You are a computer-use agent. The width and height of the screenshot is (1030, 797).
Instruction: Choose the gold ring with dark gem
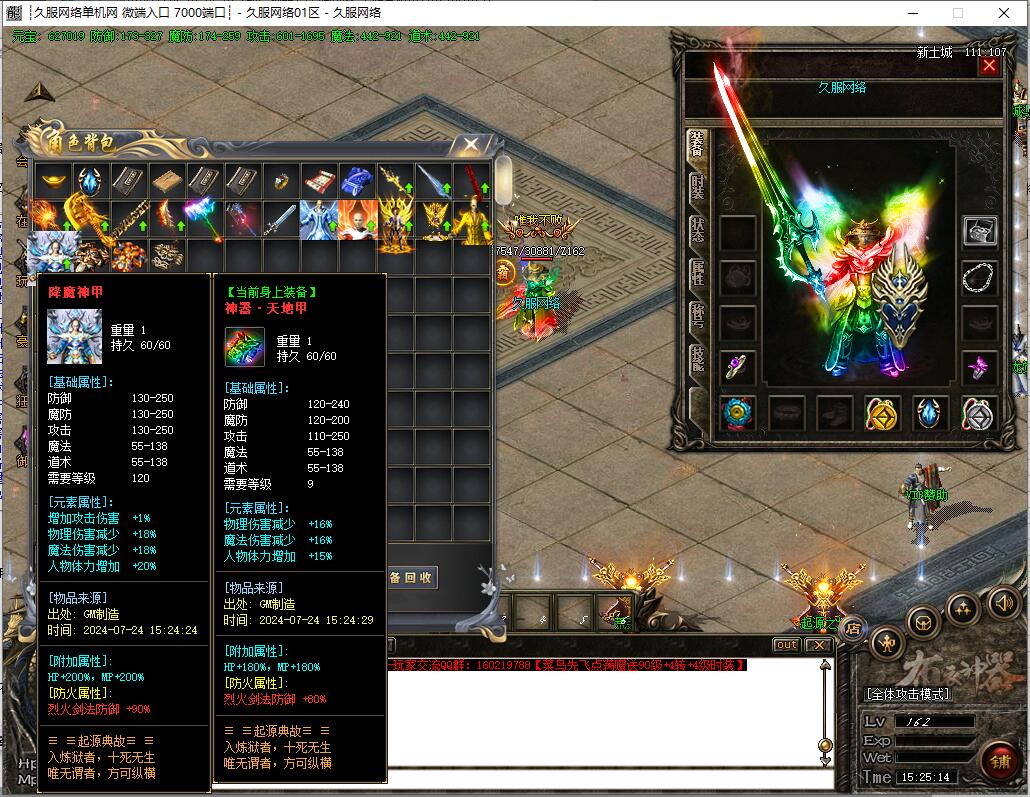[x=281, y=181]
